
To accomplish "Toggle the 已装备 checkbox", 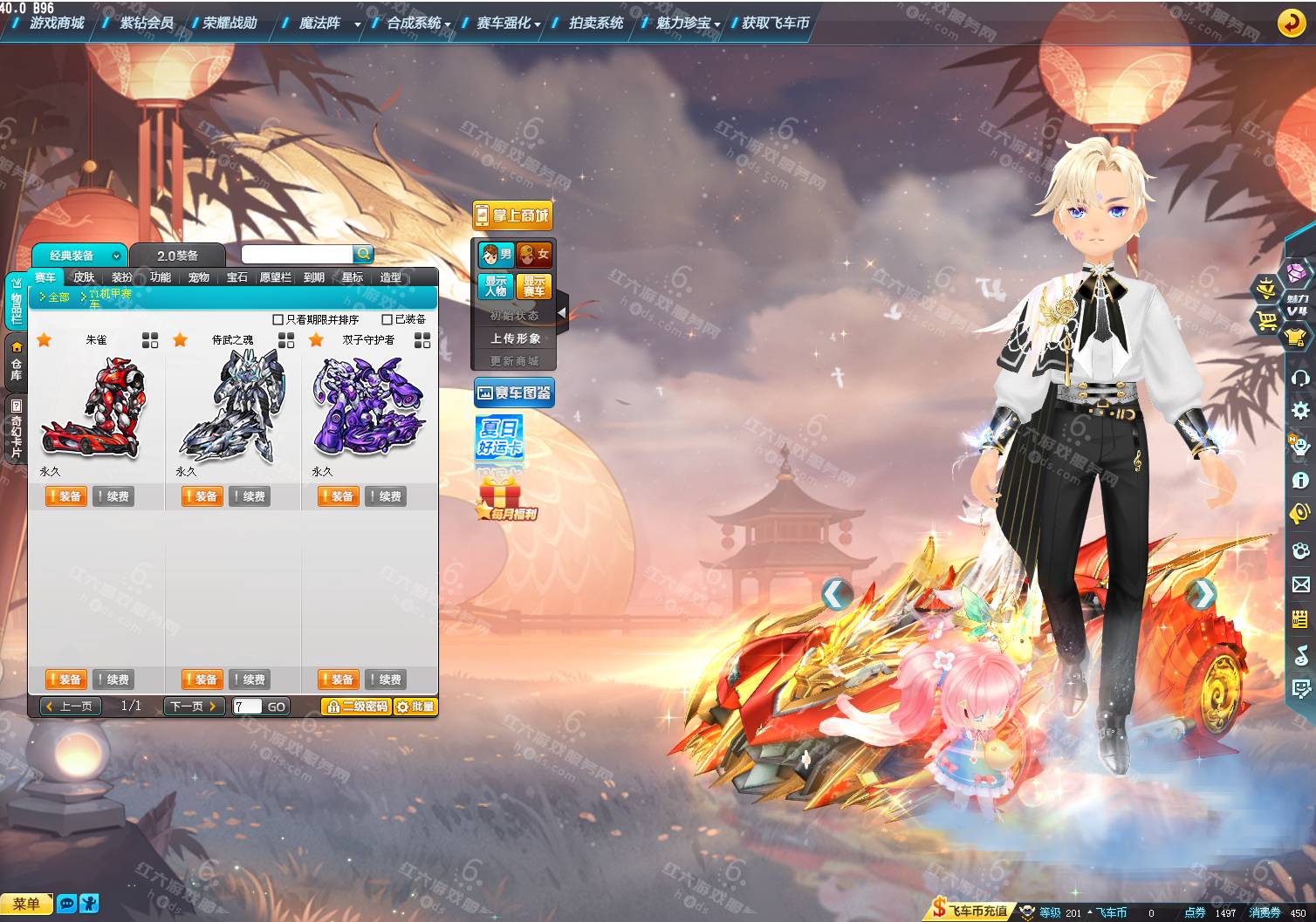I will (387, 320).
